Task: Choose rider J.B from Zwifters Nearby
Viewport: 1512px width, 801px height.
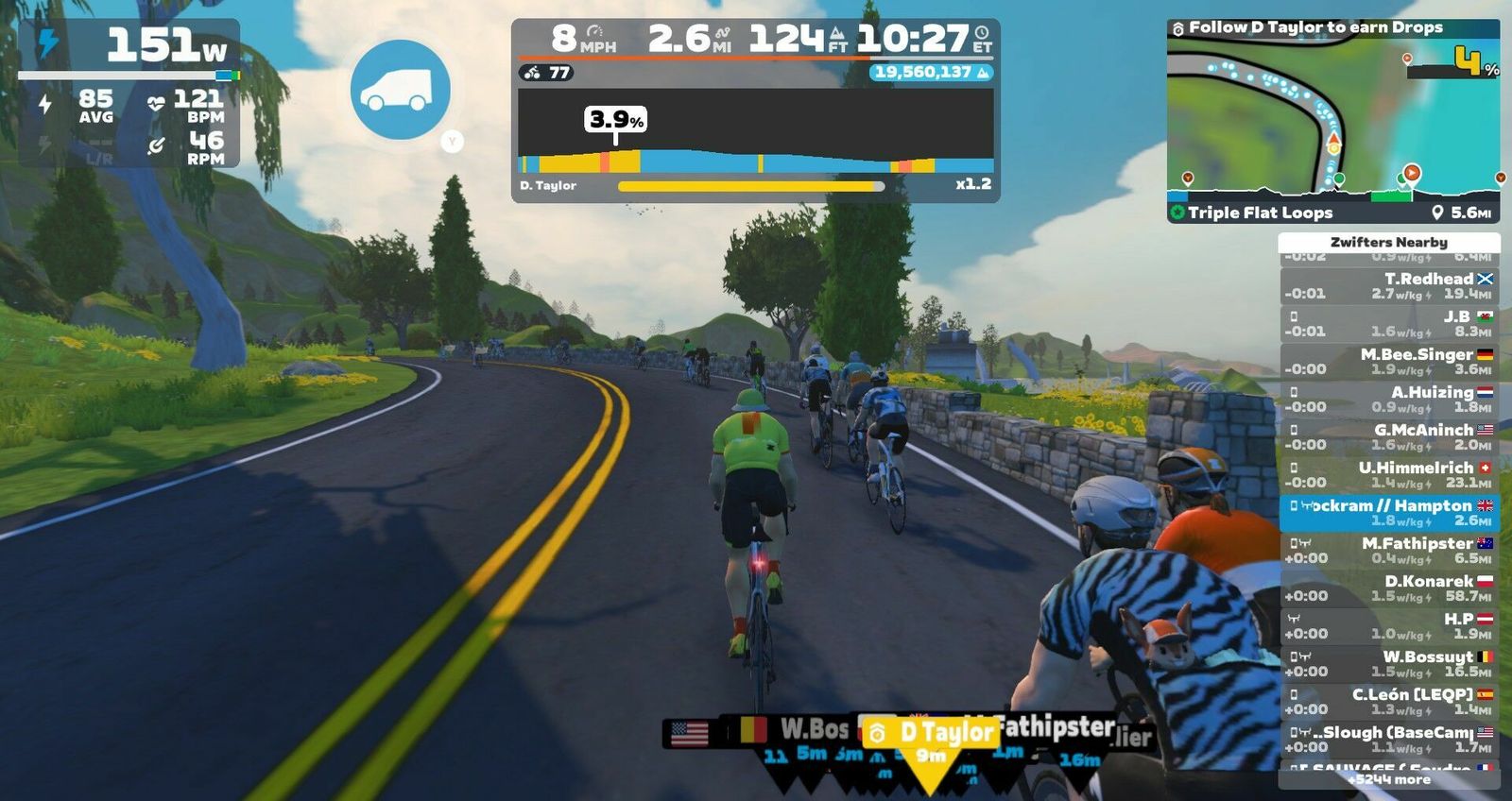Action: 1389,323
